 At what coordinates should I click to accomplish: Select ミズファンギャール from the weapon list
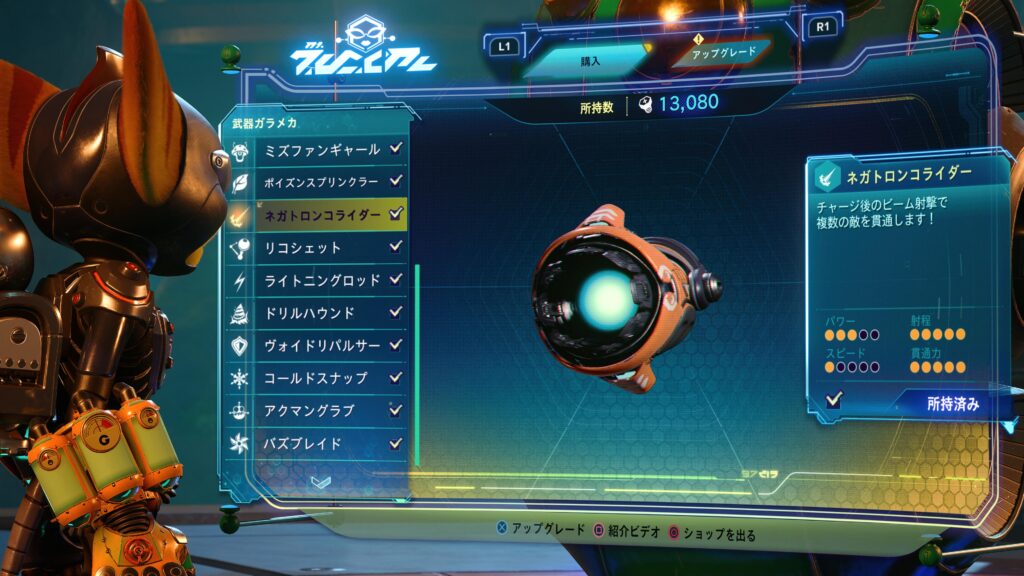point(320,150)
